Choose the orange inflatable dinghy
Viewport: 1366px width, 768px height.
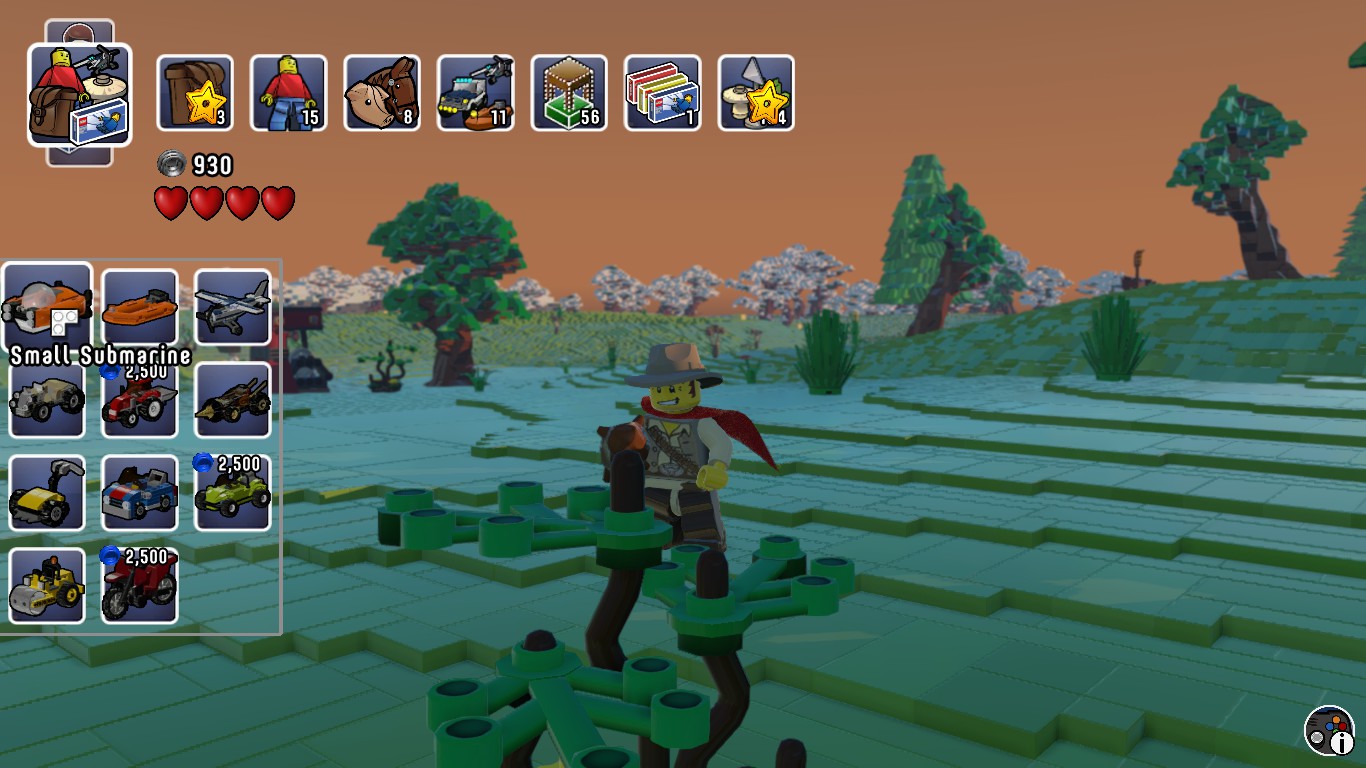point(140,307)
